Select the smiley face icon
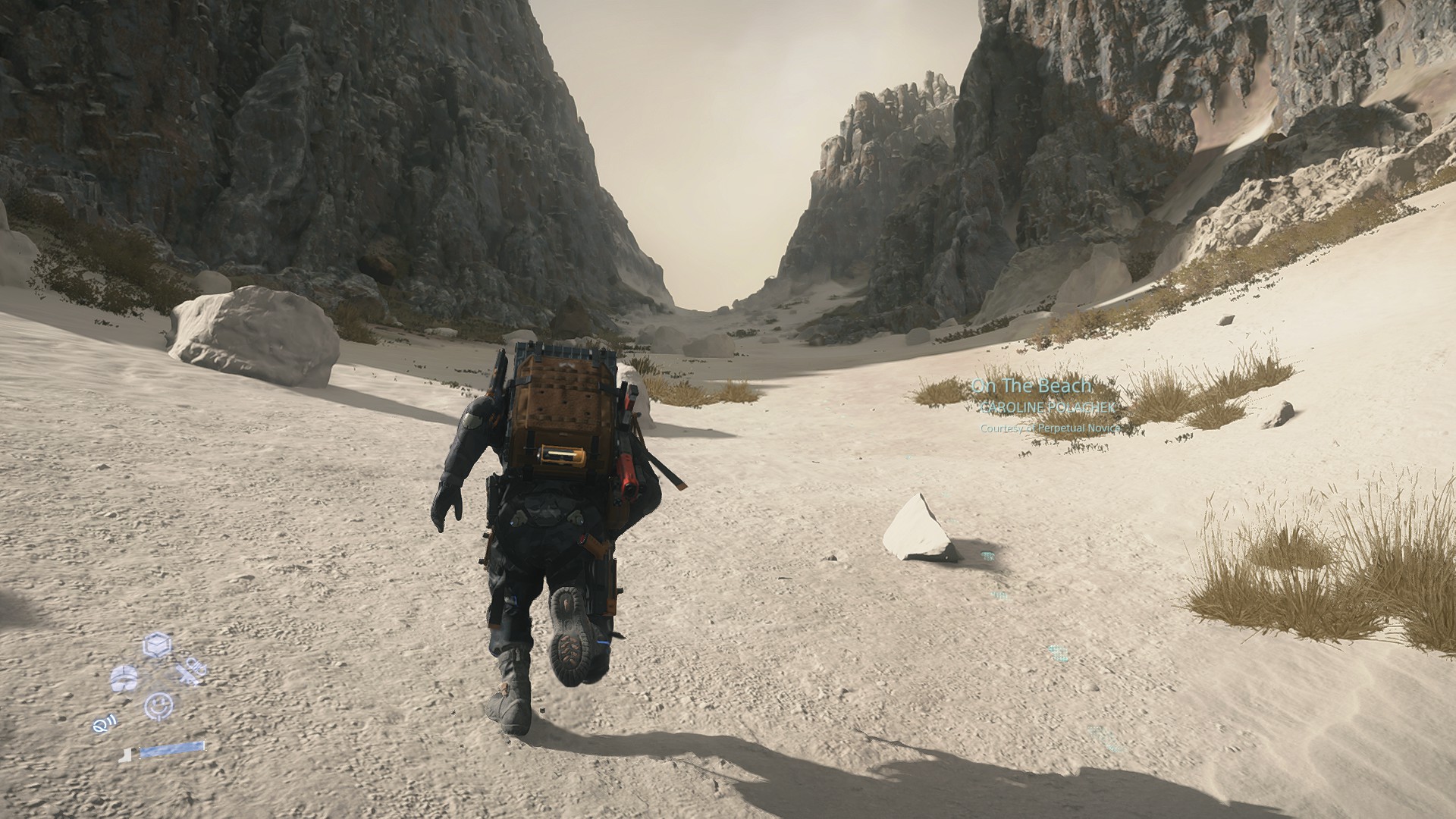 coord(158,705)
